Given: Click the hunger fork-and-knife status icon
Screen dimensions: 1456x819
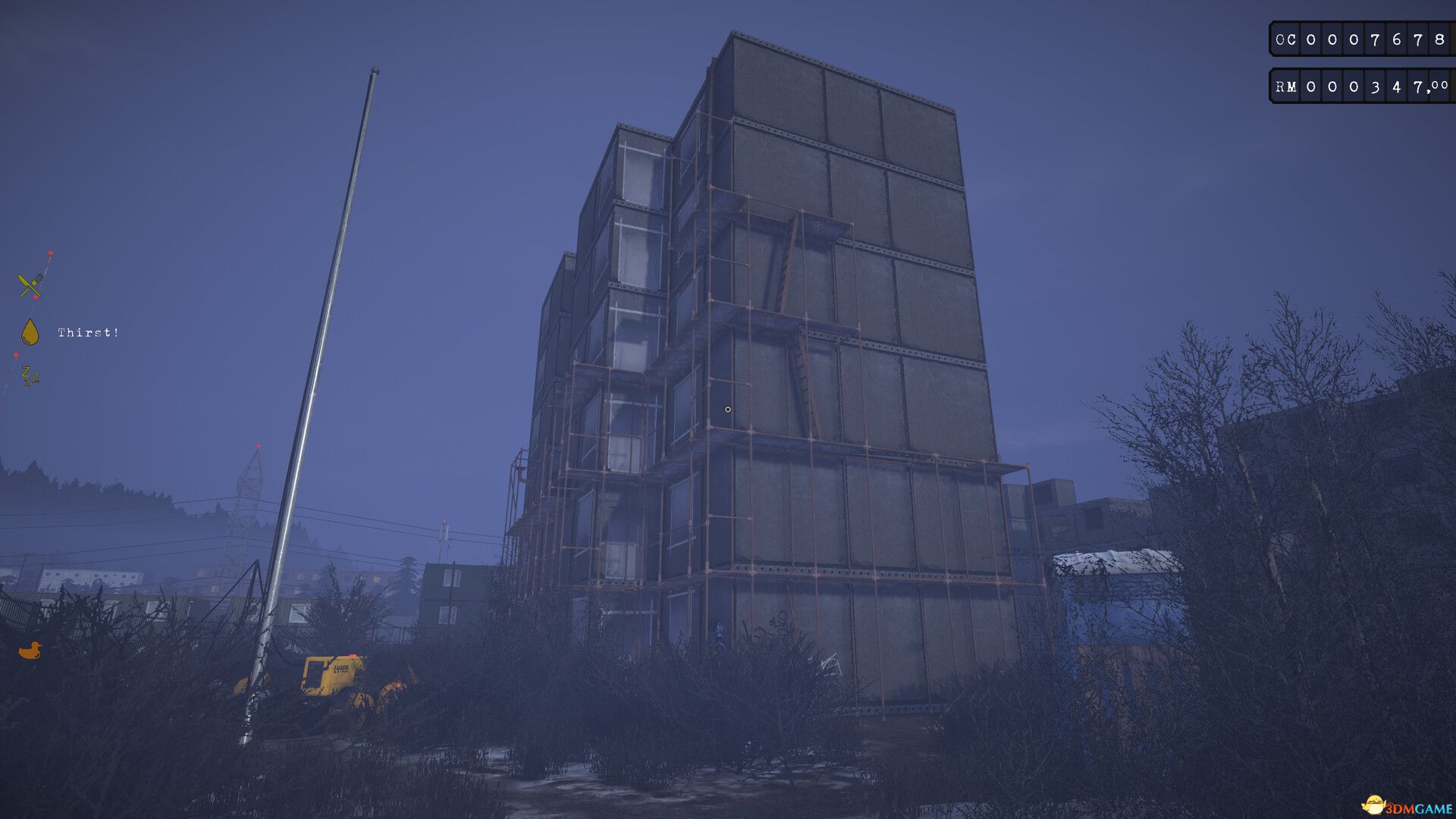Looking at the screenshot, I should [x=30, y=285].
